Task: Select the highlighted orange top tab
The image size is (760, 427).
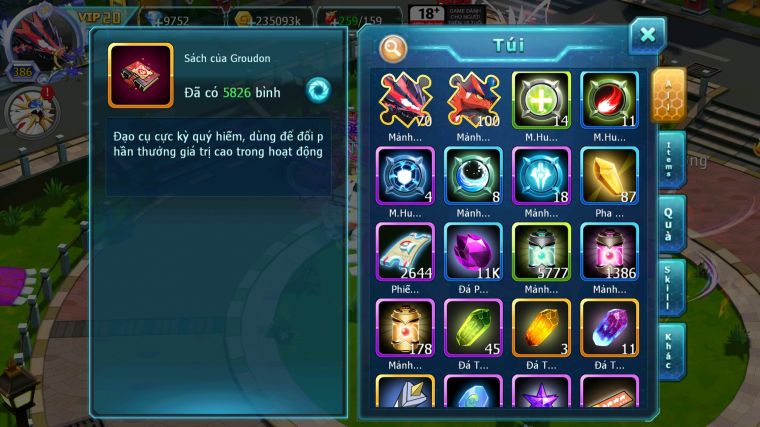Action: [x=668, y=94]
